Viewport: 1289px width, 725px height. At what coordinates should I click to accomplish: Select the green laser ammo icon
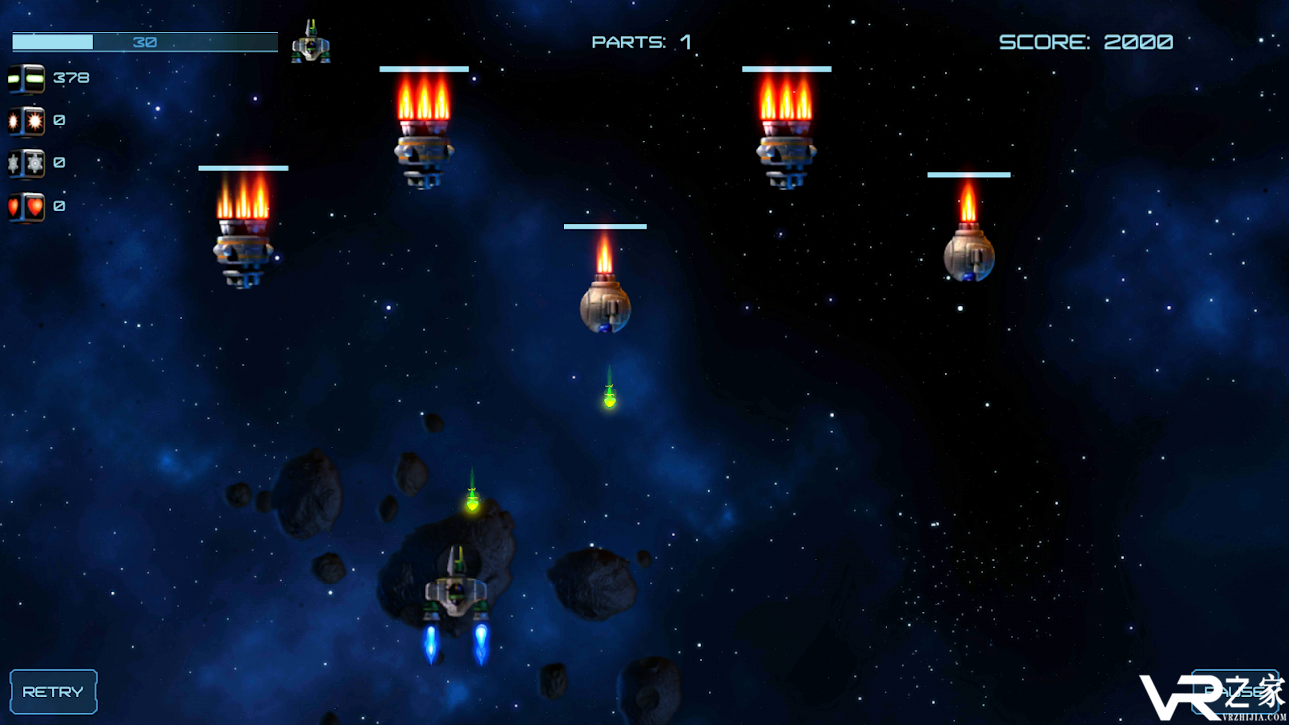(26, 78)
